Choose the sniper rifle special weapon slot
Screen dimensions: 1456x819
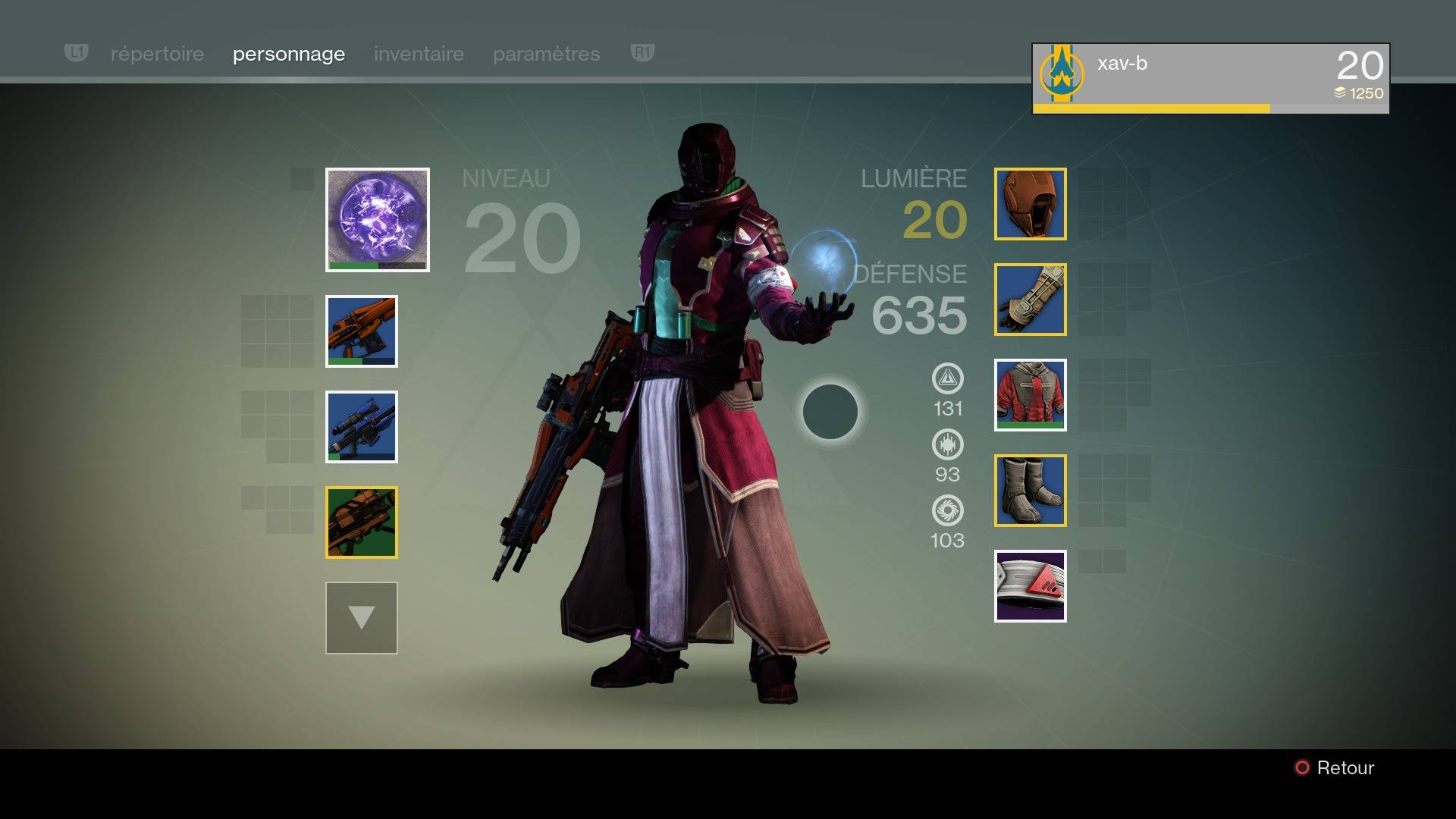coord(362,427)
